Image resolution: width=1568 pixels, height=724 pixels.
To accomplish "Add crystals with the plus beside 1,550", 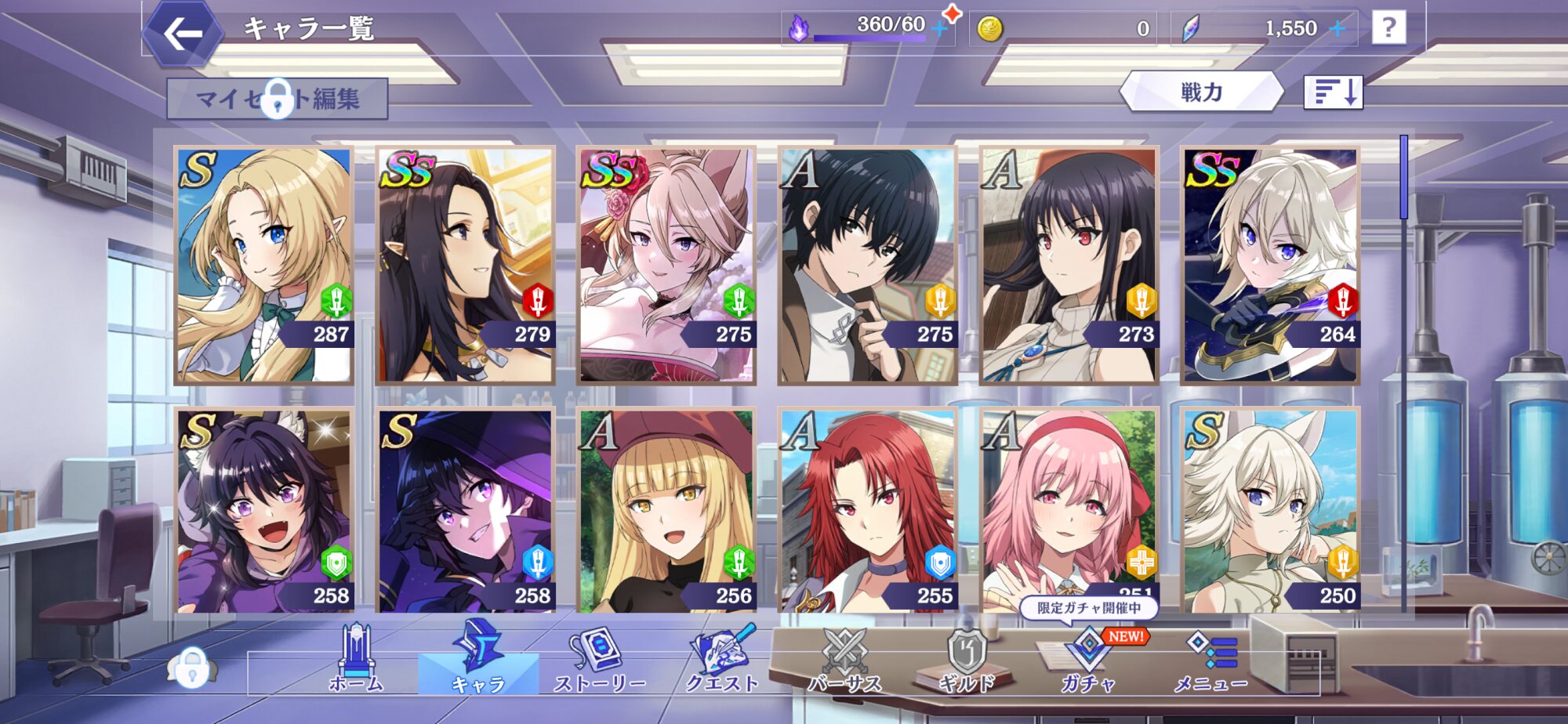I will [x=1338, y=29].
